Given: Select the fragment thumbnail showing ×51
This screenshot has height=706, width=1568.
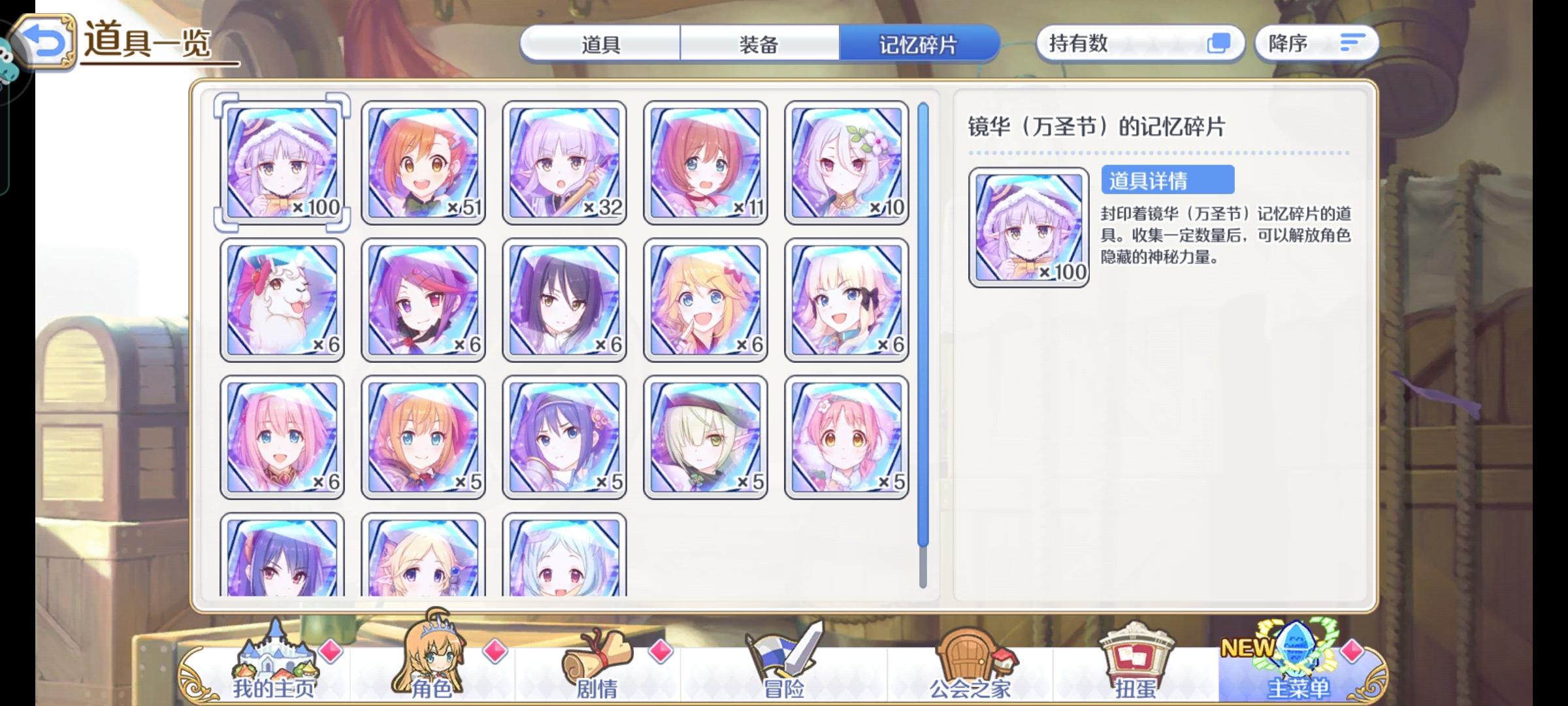Looking at the screenshot, I should [x=423, y=160].
